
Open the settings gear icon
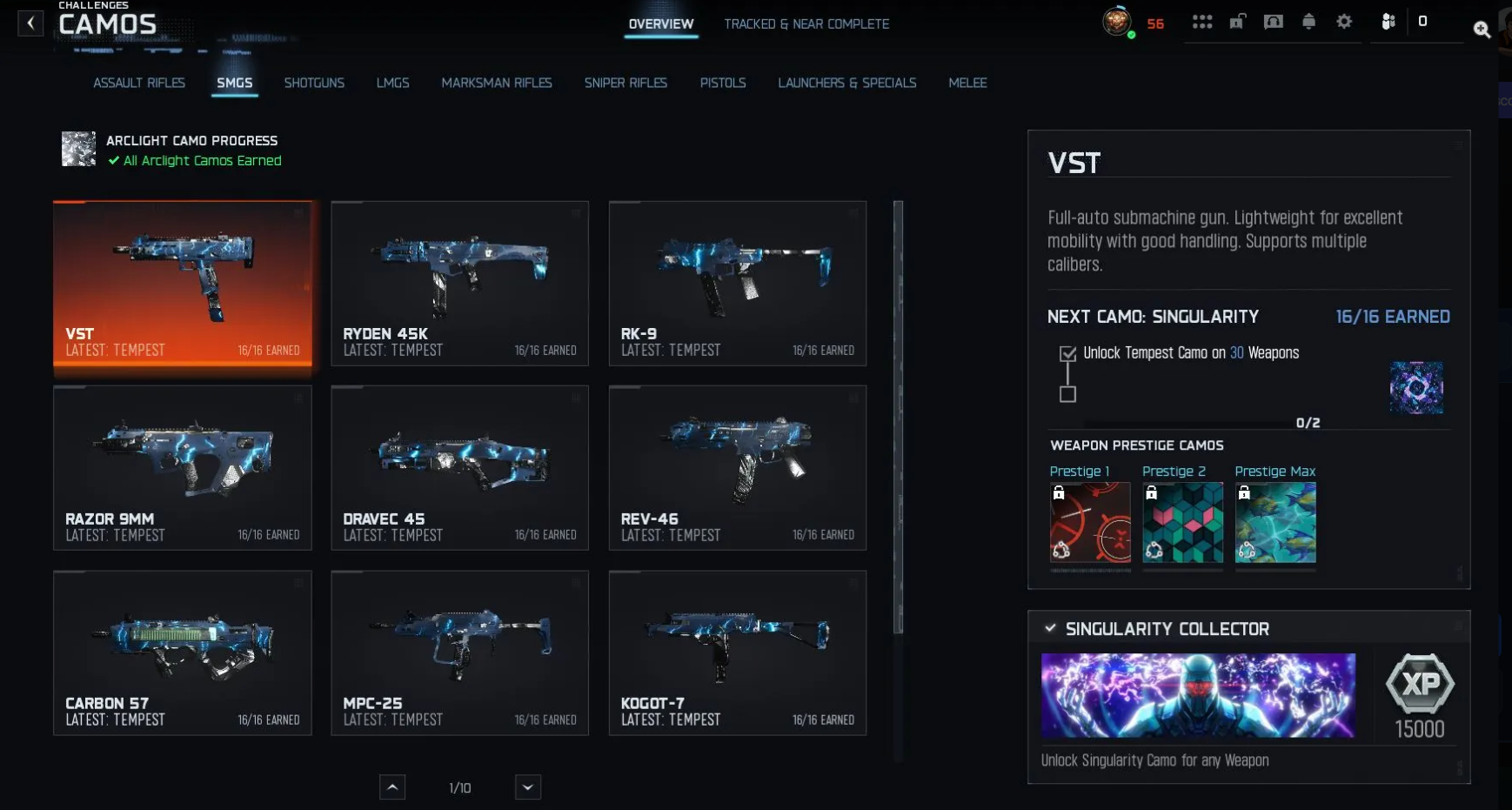click(1343, 21)
